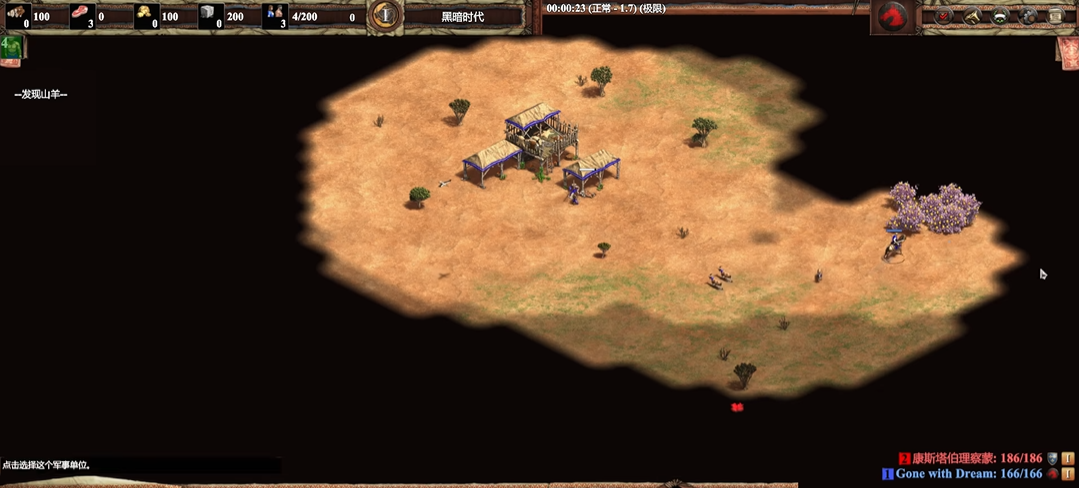This screenshot has width=1079, height=488.
Task: Click the stone resource icon
Action: click(209, 14)
